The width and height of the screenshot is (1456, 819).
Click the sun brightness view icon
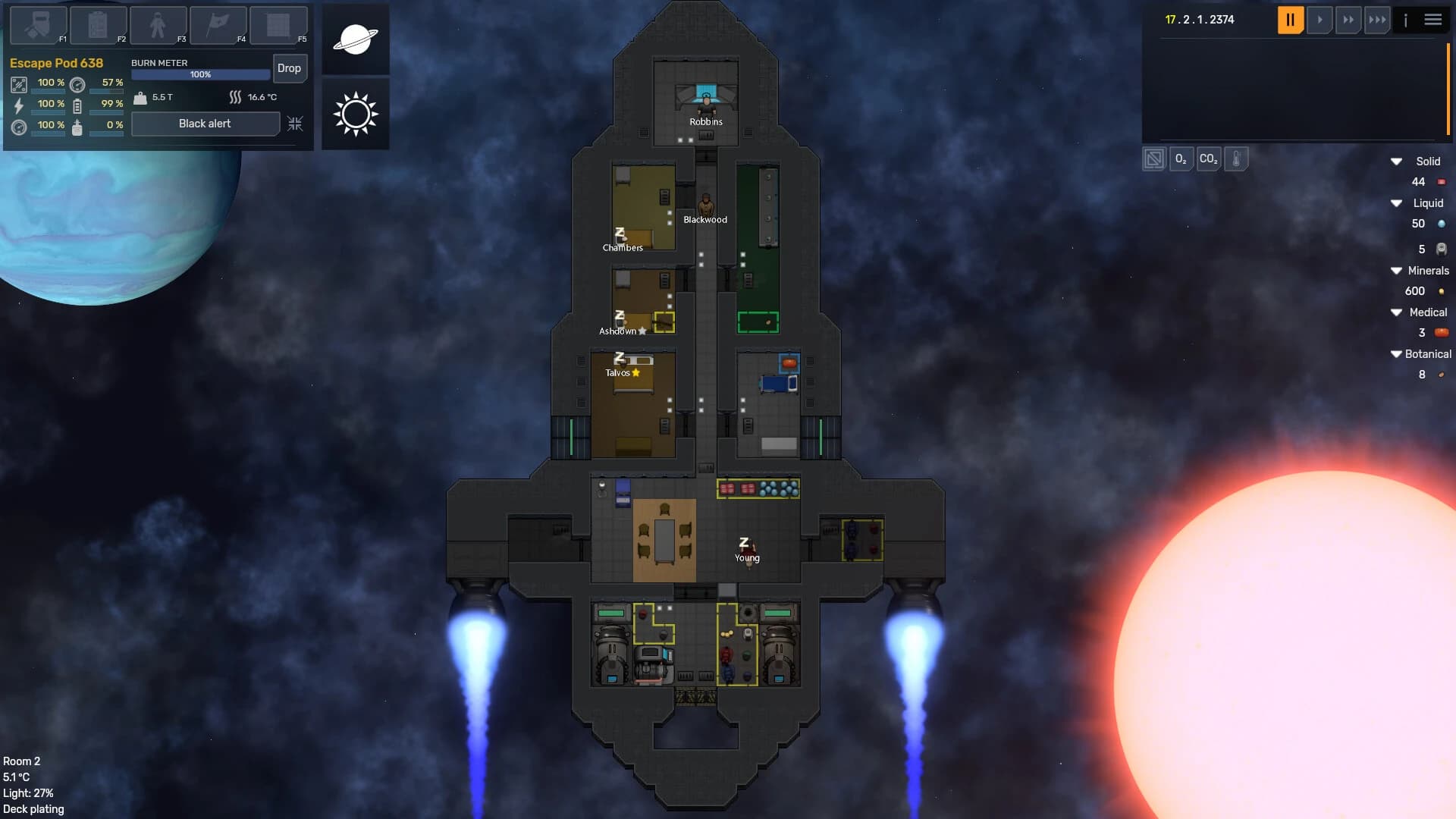pos(355,114)
